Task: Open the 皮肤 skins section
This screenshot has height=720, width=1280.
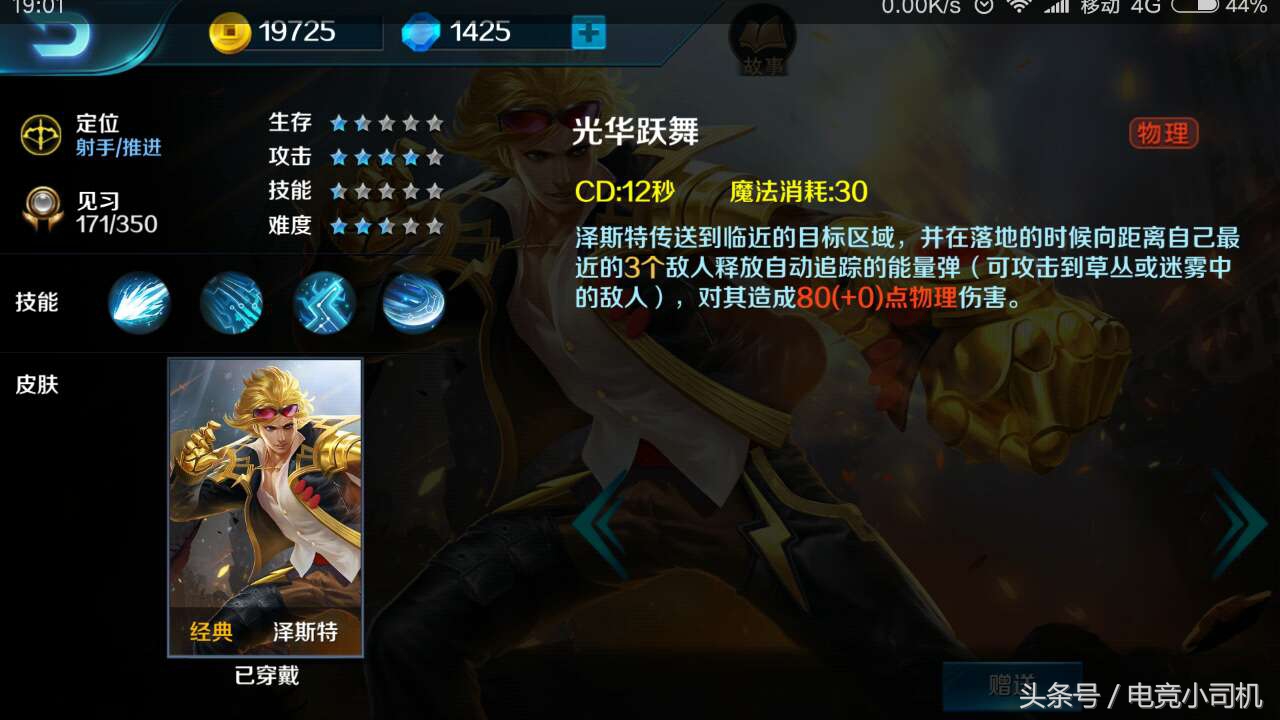Action: click(x=40, y=385)
